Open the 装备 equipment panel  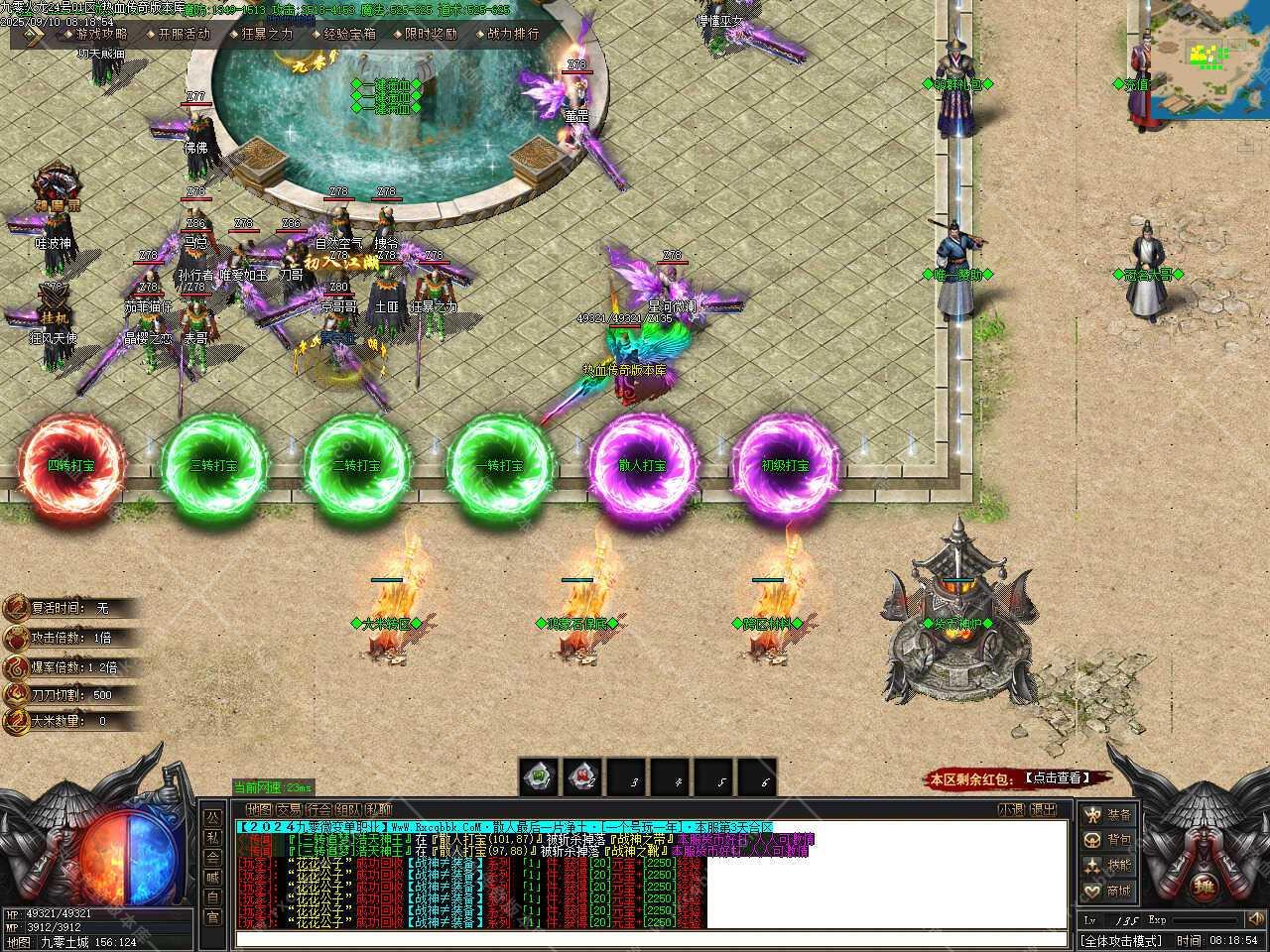pos(1107,815)
